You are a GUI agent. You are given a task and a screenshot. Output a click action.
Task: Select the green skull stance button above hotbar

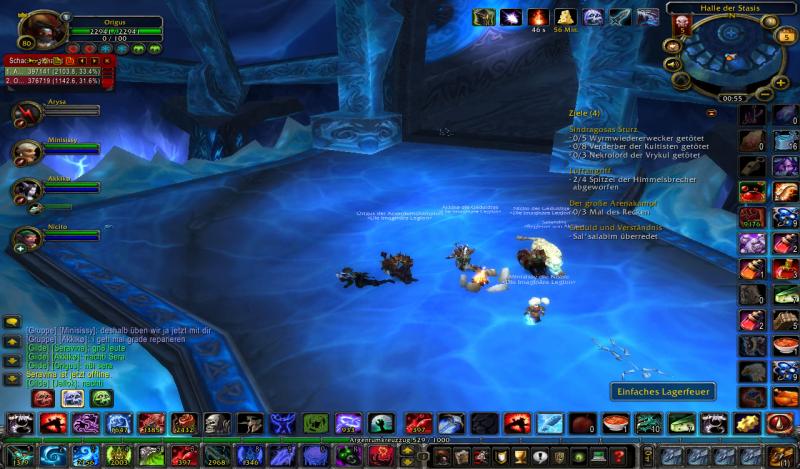tap(100, 398)
